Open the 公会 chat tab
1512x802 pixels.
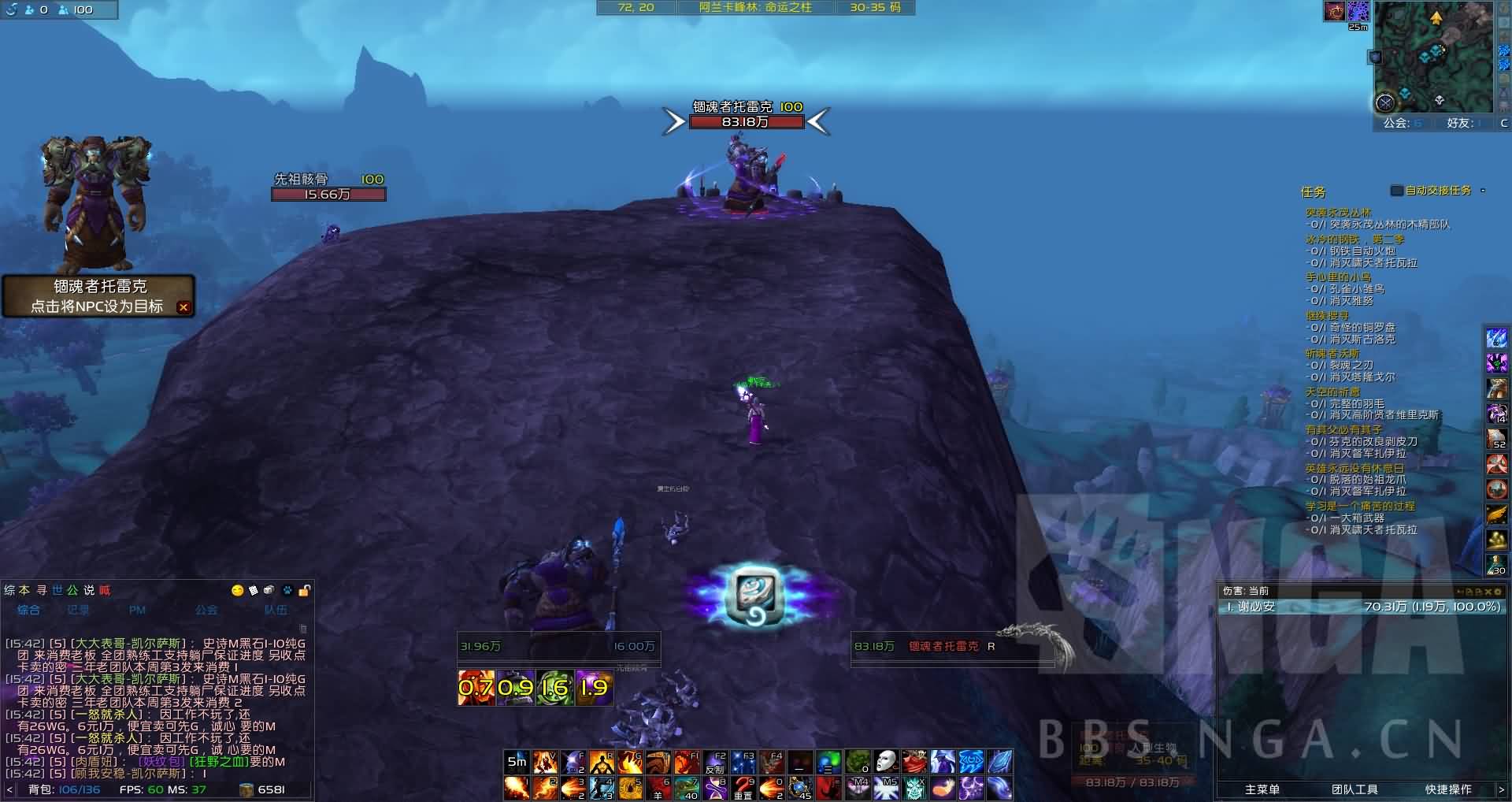(x=206, y=610)
